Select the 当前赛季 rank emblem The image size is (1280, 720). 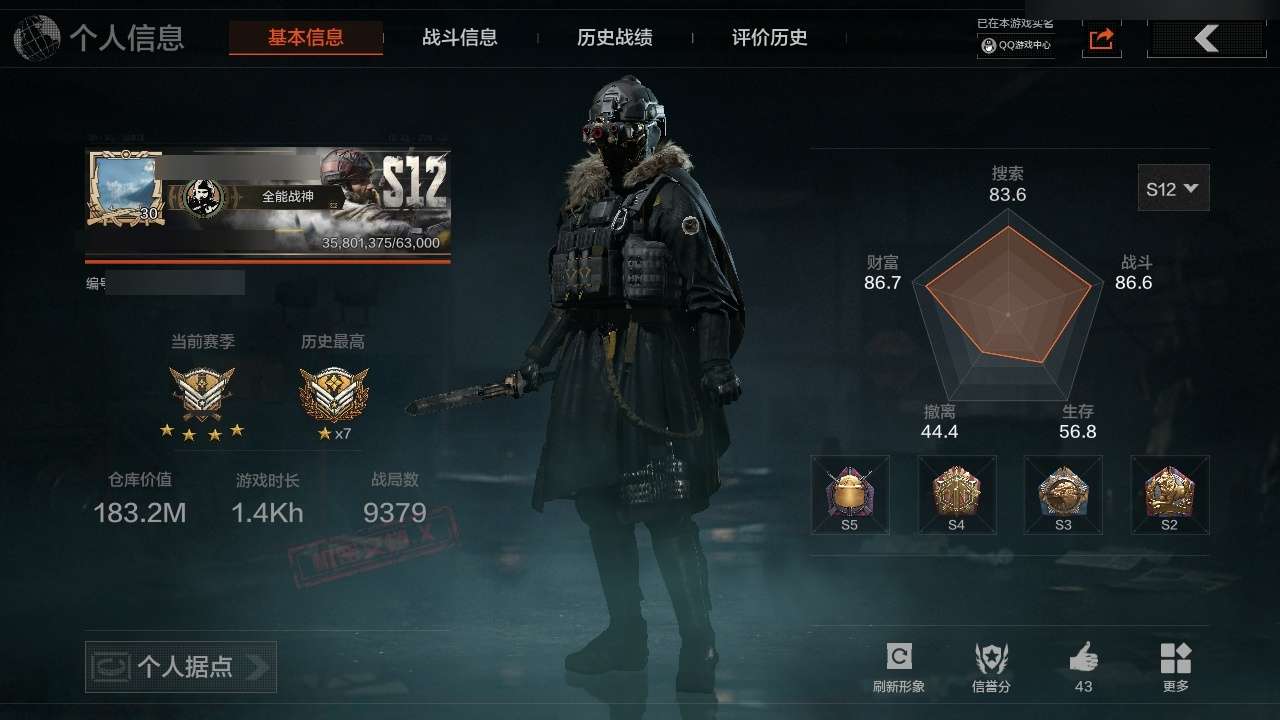pos(202,393)
